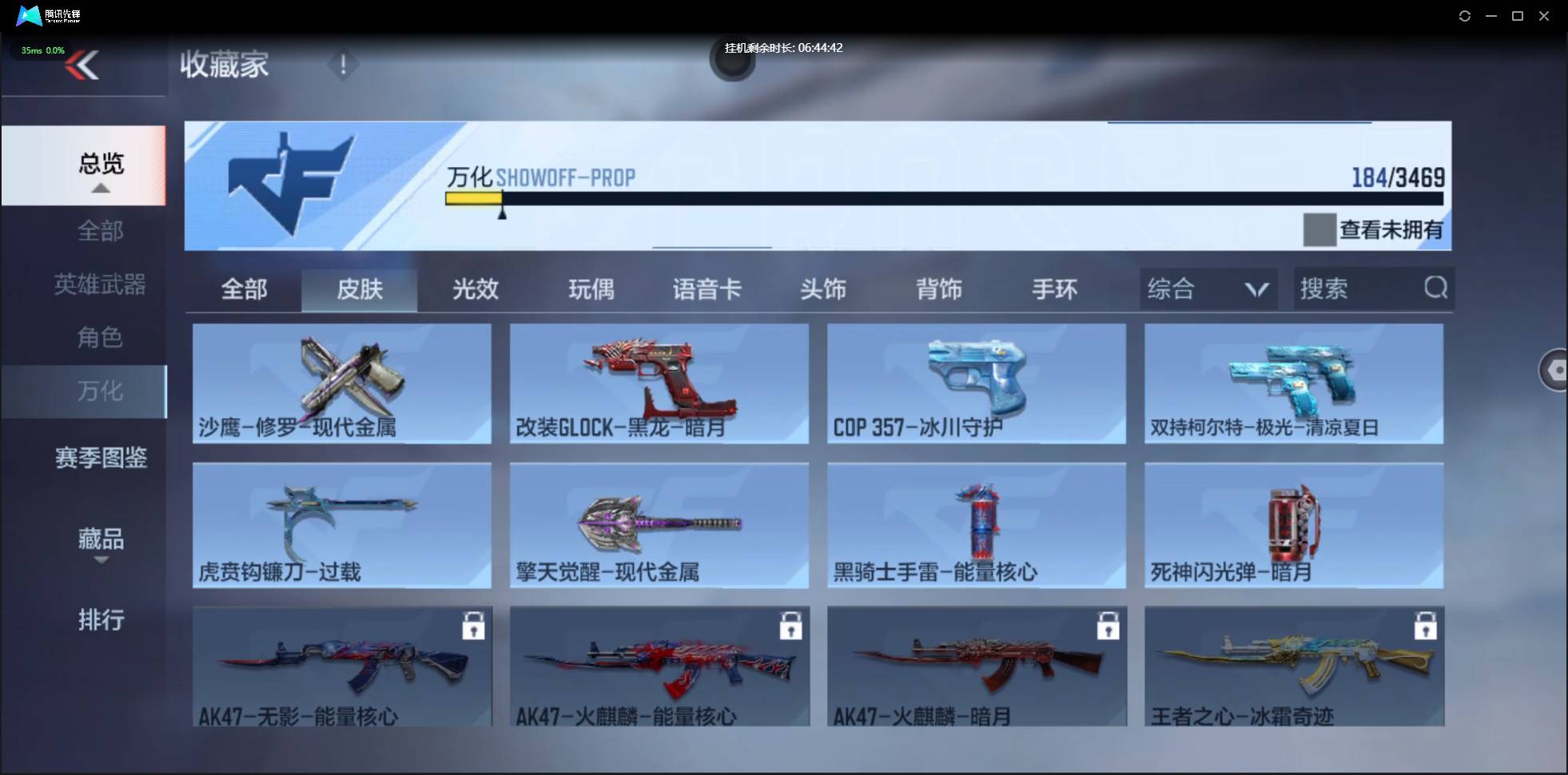The width and height of the screenshot is (1568, 775).
Task: Open 排行 from the sidebar
Action: click(101, 620)
